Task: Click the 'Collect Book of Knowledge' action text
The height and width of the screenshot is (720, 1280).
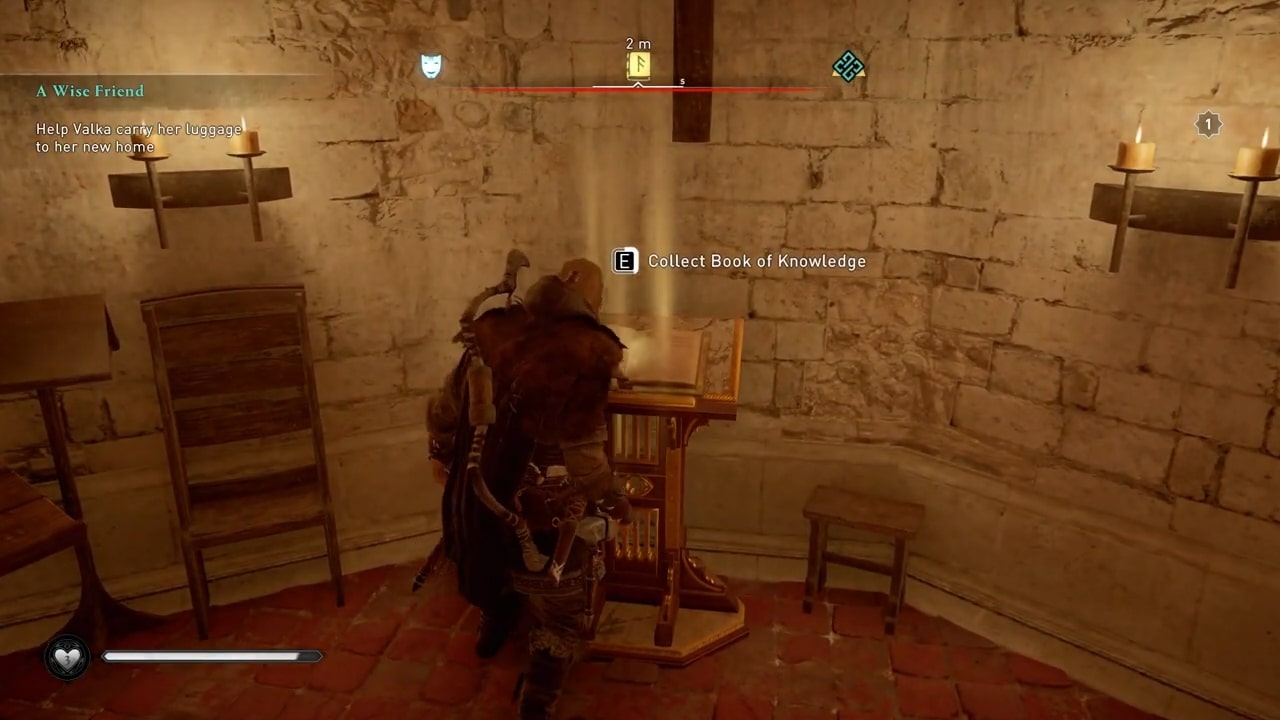Action: 756,261
